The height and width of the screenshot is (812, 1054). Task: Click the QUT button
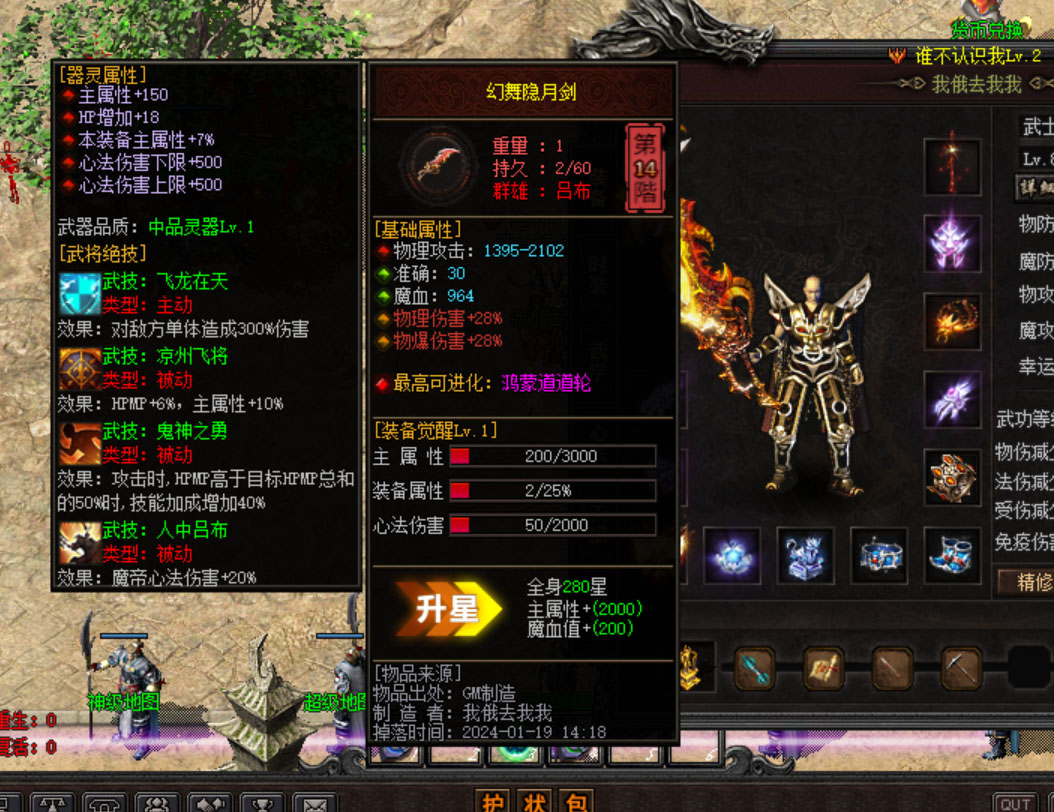1015,804
